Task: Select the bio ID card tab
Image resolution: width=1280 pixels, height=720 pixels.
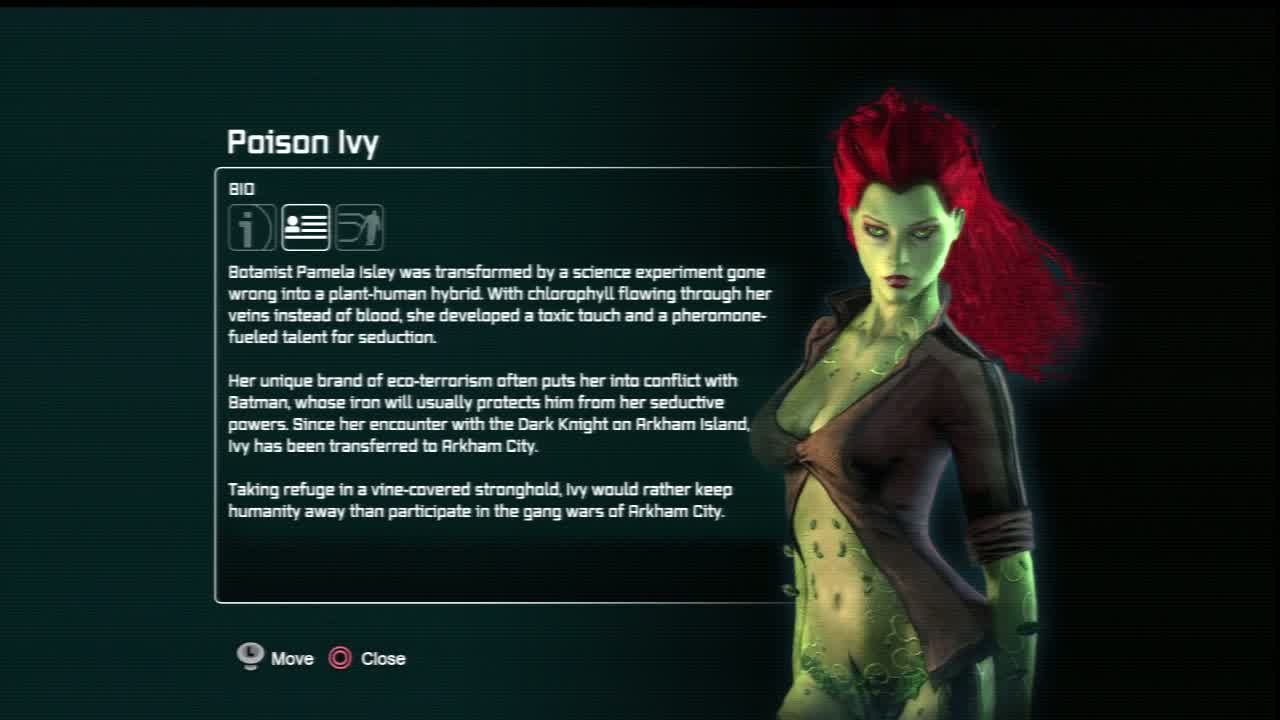Action: 306,227
